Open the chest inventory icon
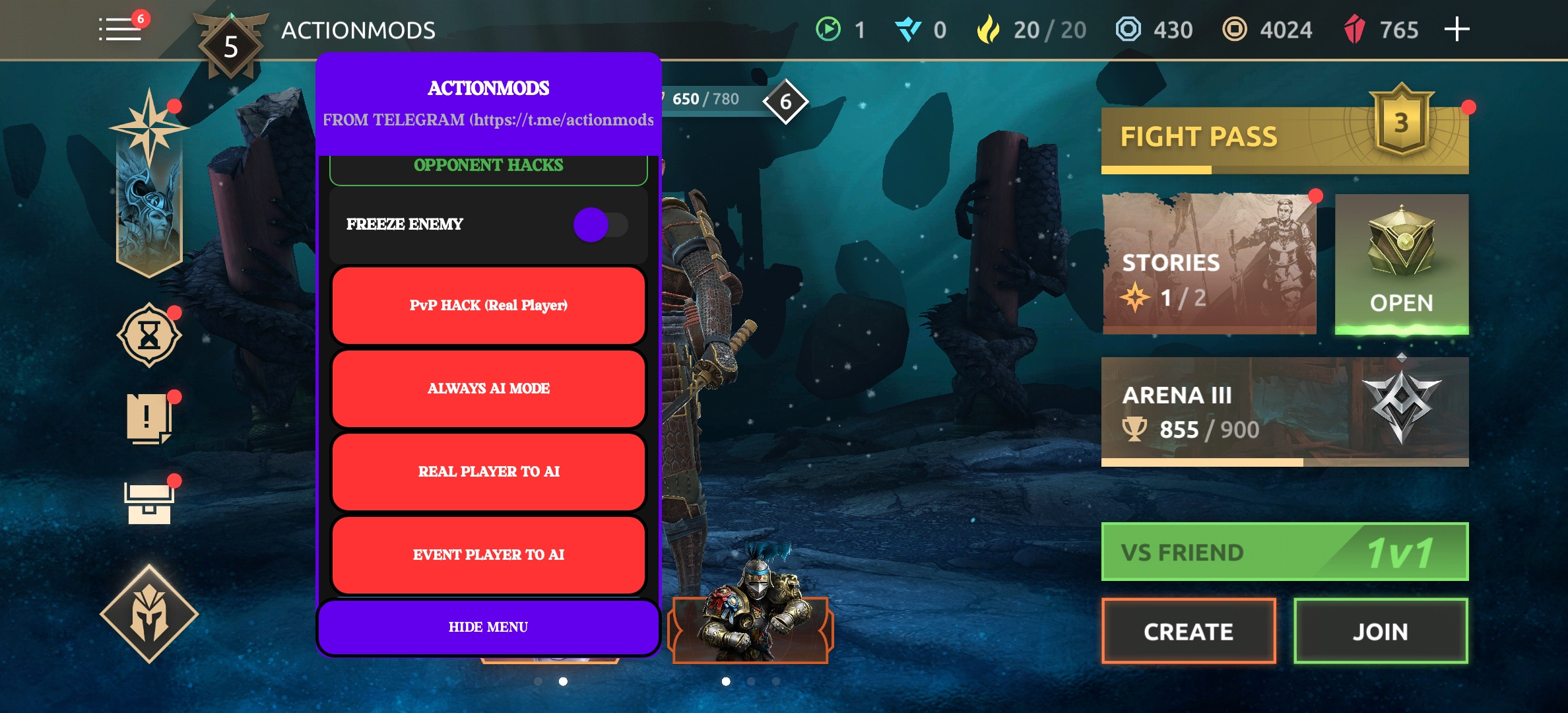 click(x=149, y=503)
